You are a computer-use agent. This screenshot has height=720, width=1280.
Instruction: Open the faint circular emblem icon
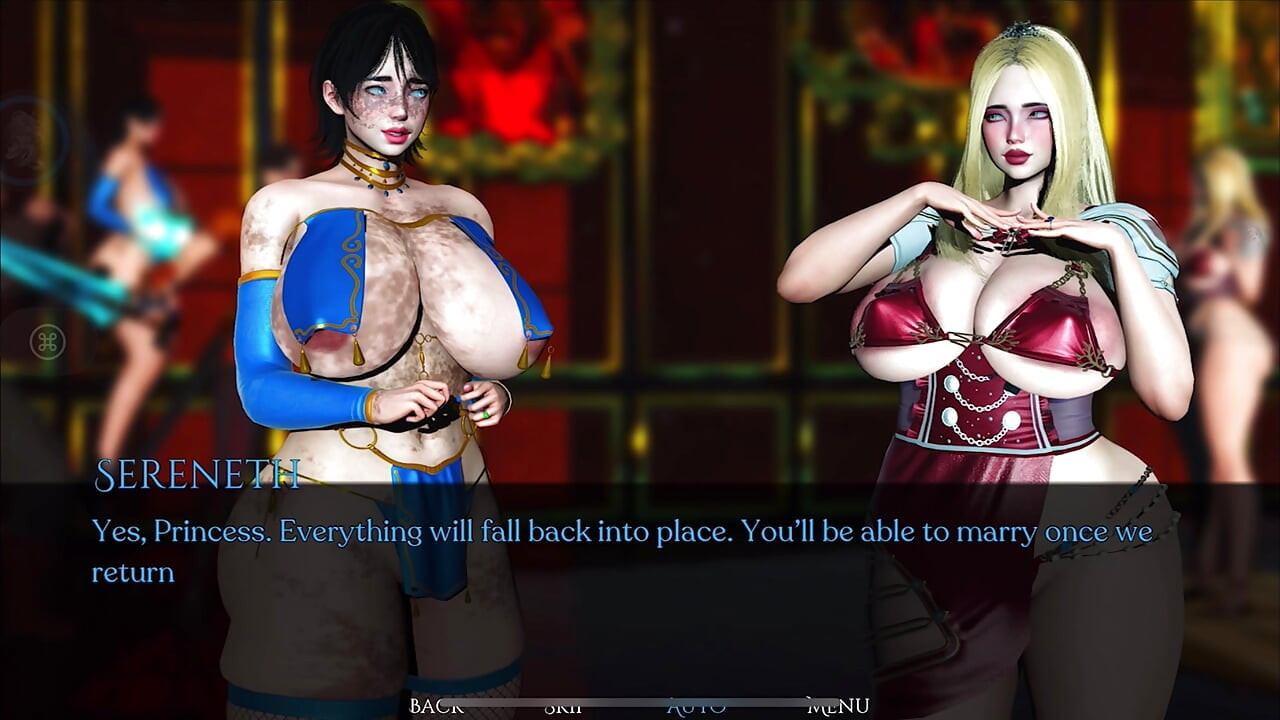[24, 140]
